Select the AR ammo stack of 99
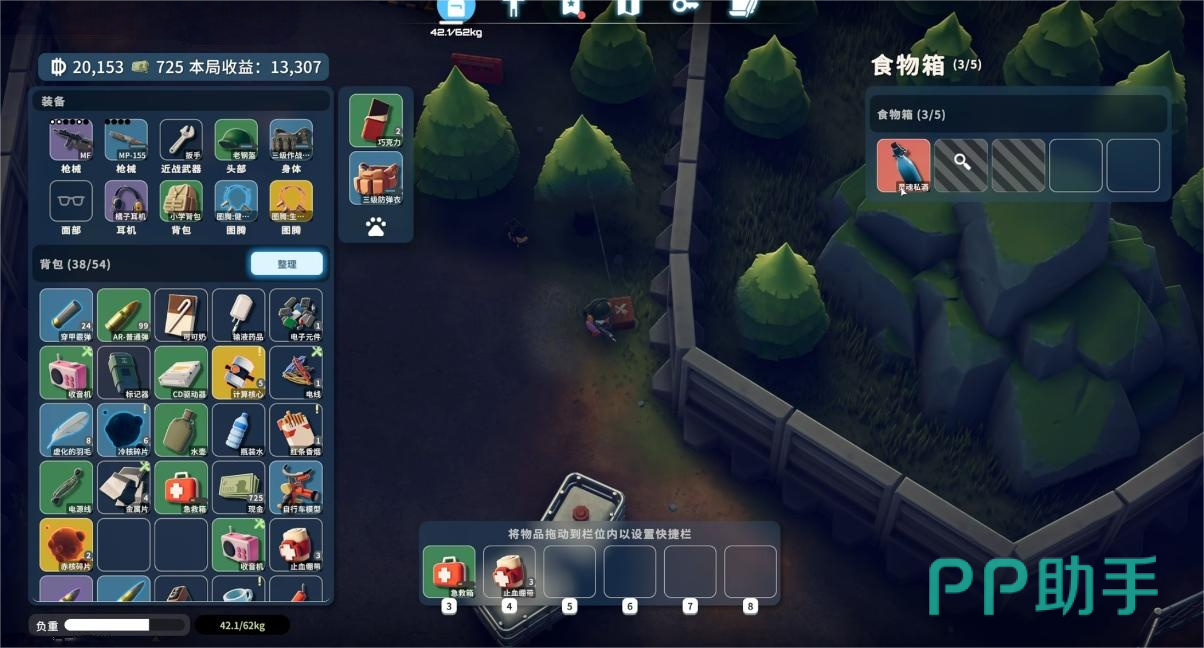 click(x=124, y=315)
